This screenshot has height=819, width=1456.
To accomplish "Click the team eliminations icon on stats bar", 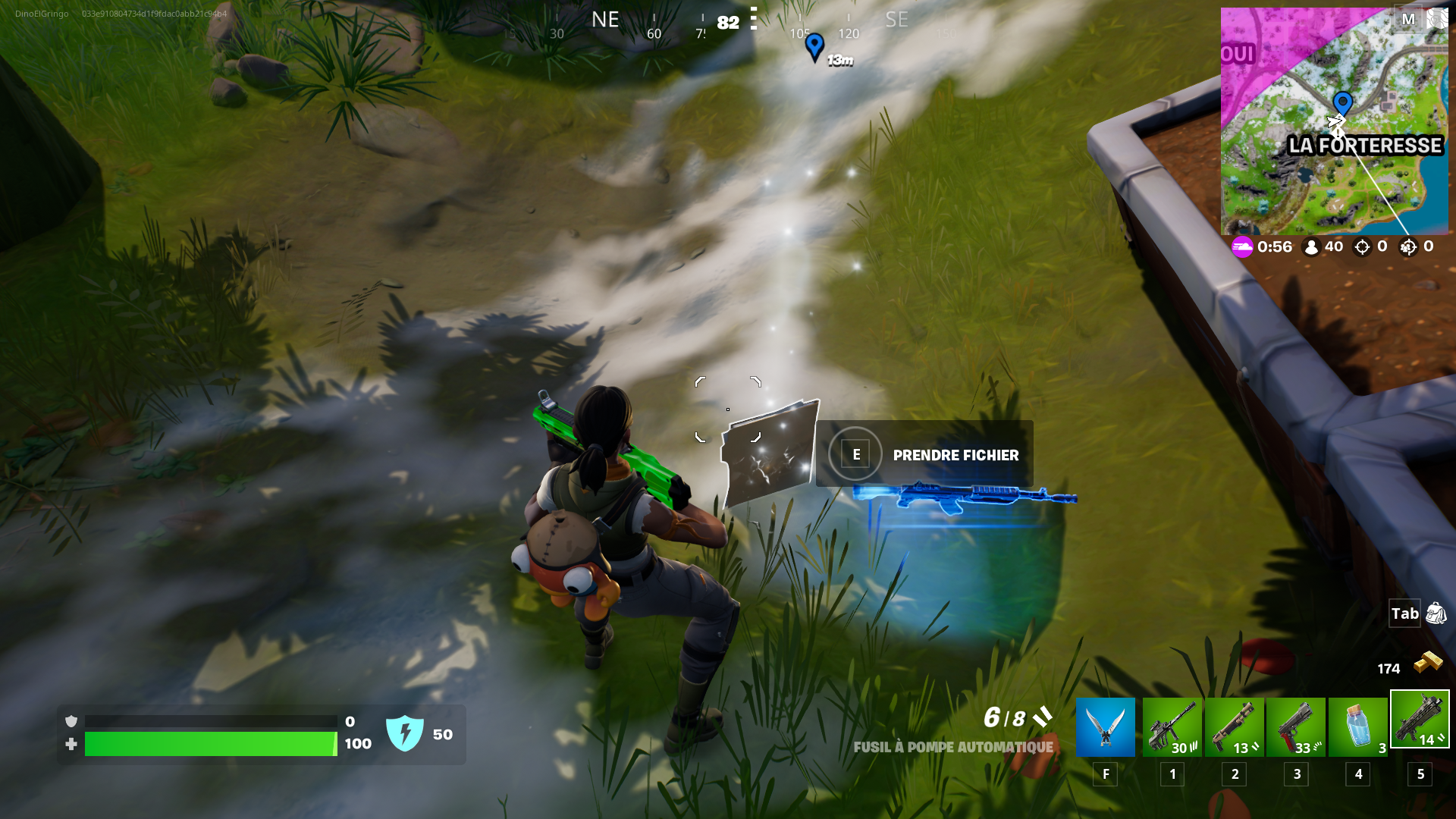I will tap(1409, 246).
